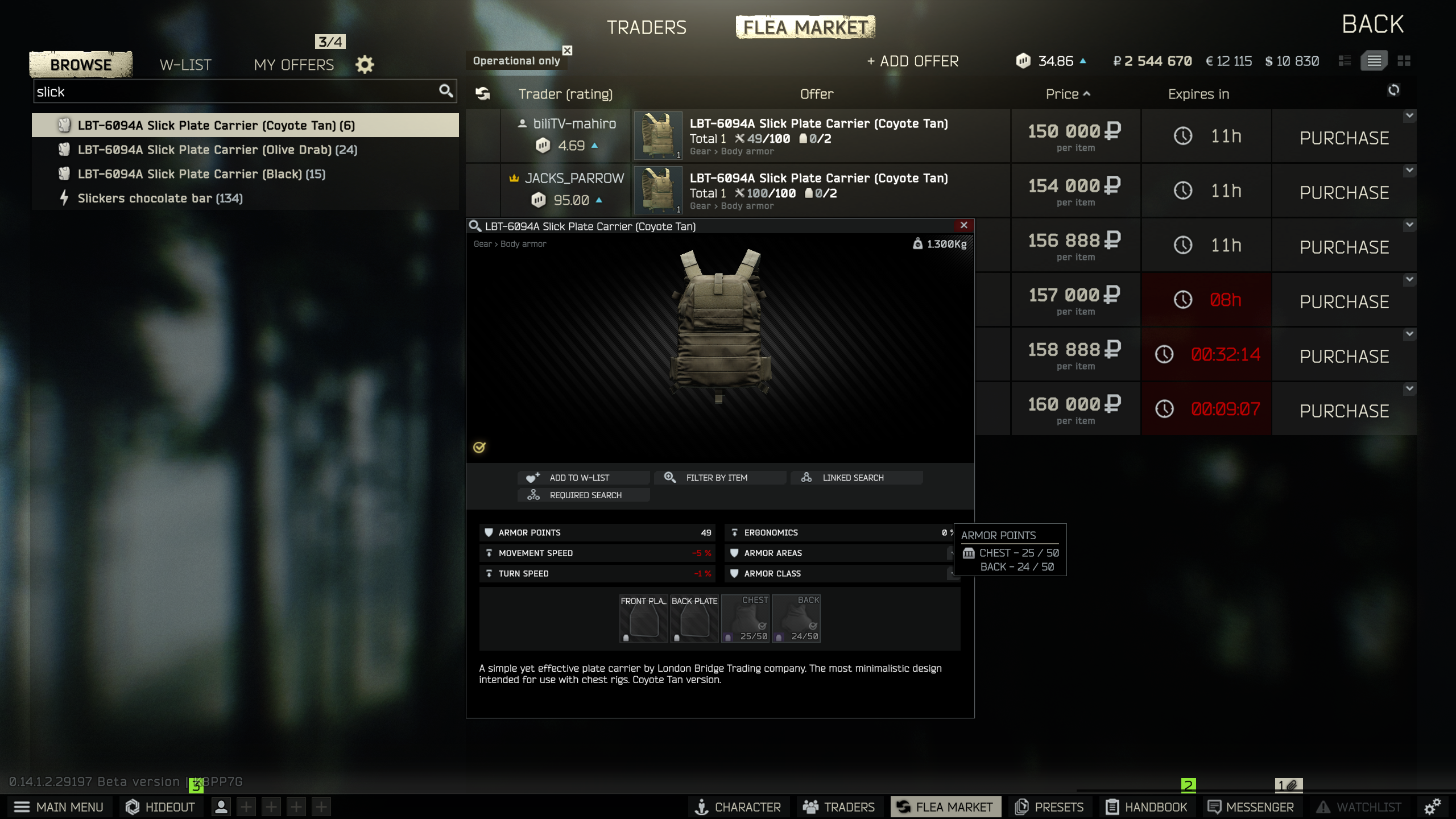Open the W-LIST tab
Screen dimensions: 1456x819
(x=185, y=64)
